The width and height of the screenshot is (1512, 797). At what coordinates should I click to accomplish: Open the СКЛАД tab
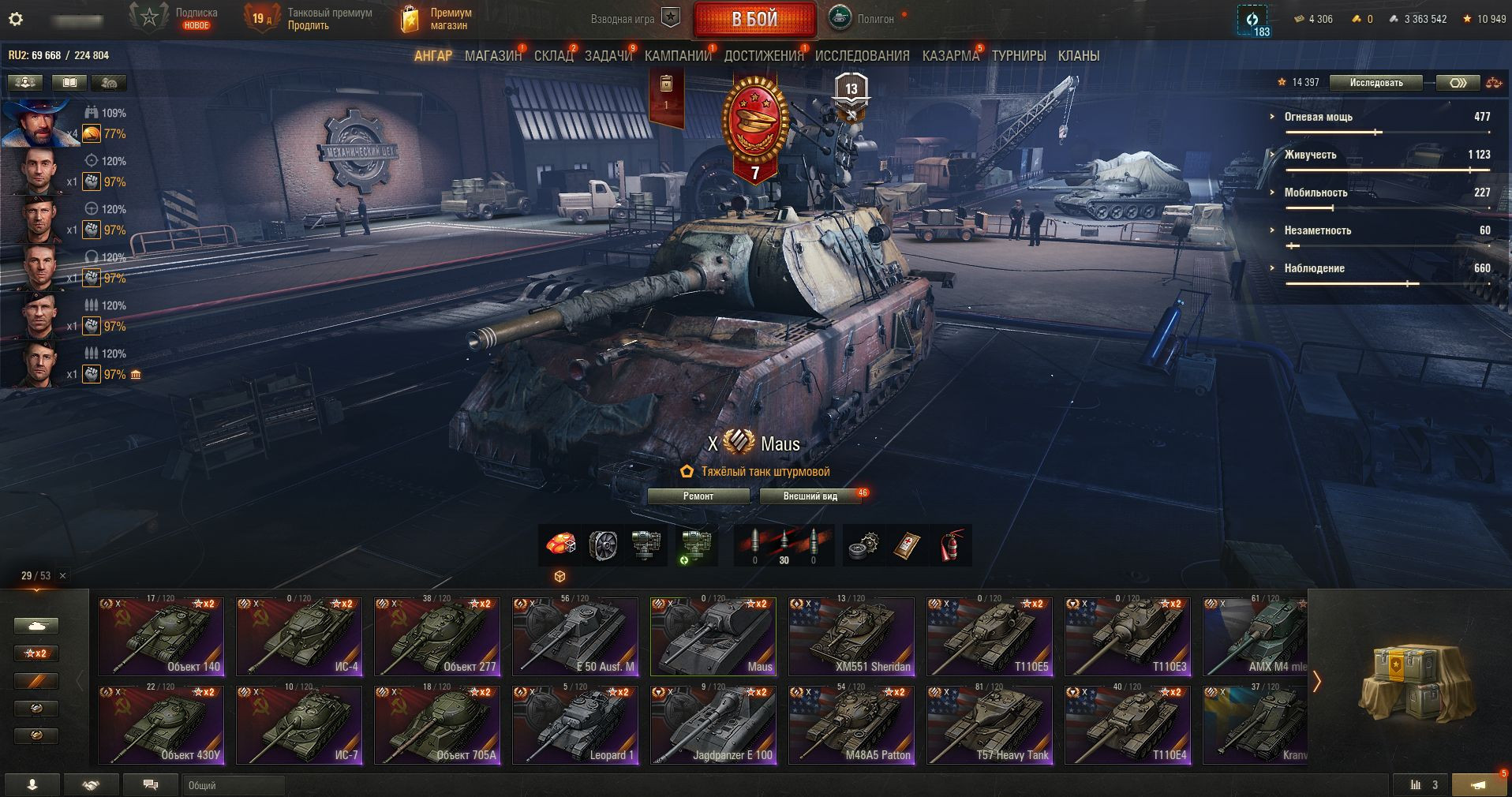point(553,56)
